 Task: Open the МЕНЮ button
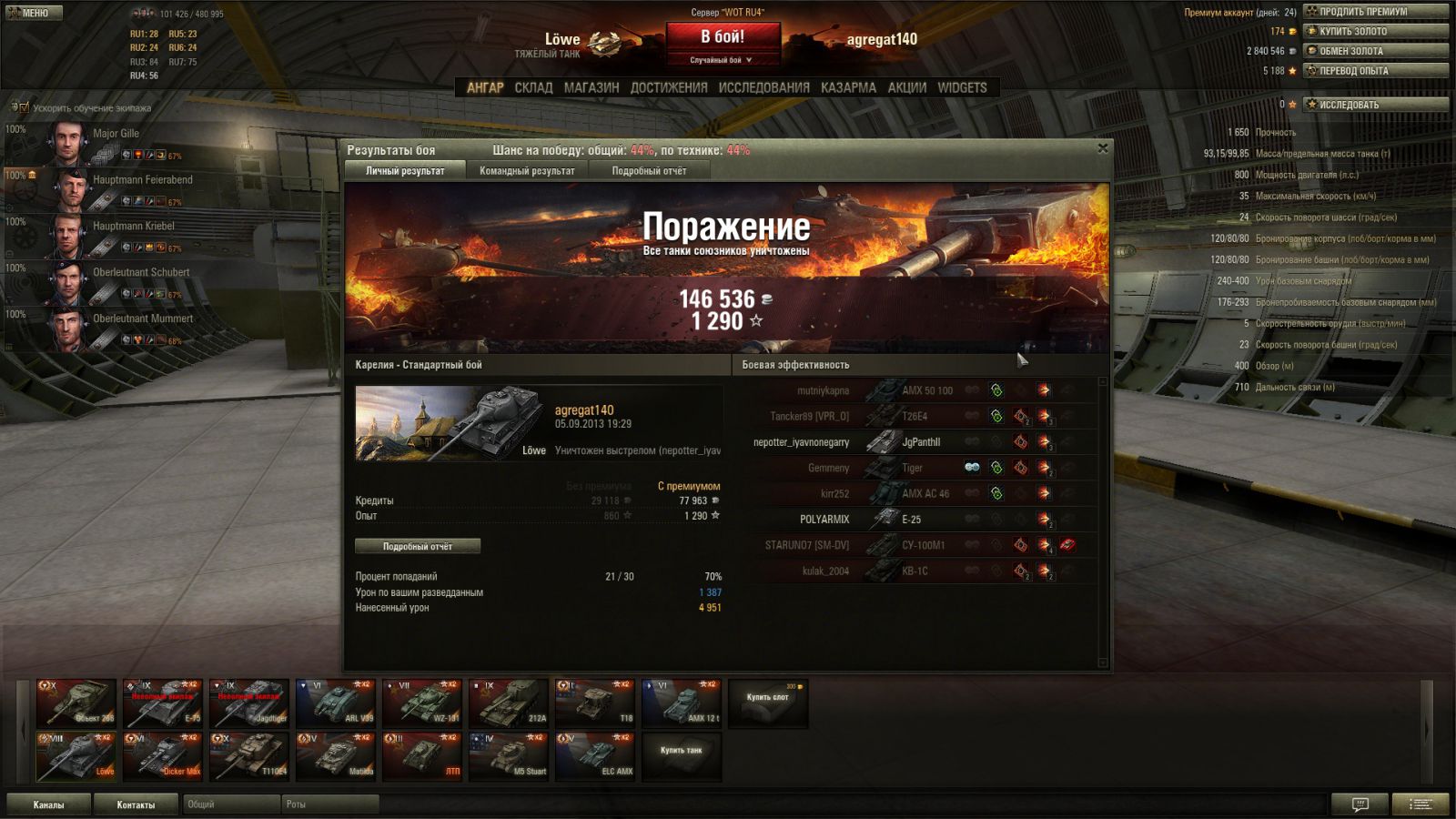tap(34, 13)
